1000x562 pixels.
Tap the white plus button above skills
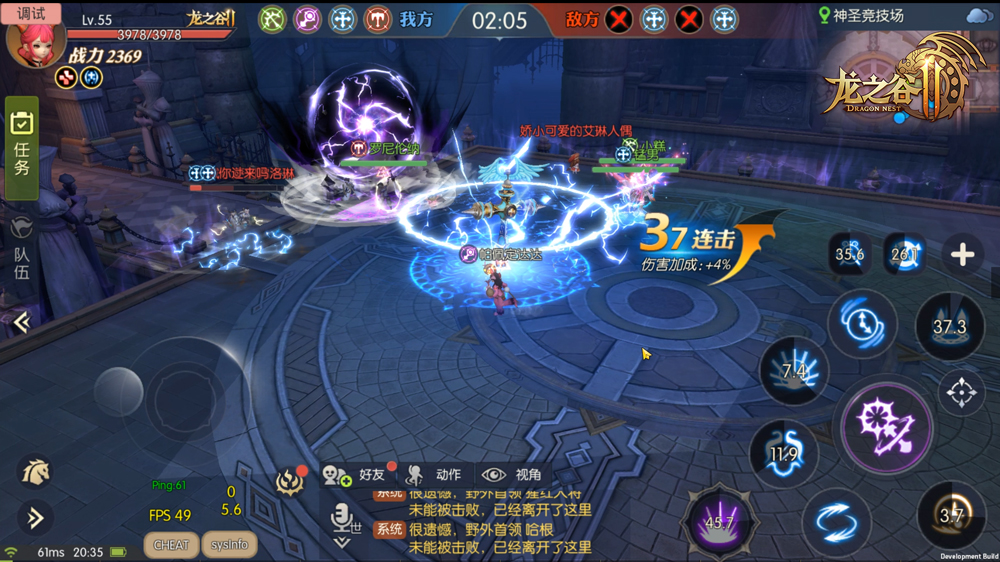962,255
